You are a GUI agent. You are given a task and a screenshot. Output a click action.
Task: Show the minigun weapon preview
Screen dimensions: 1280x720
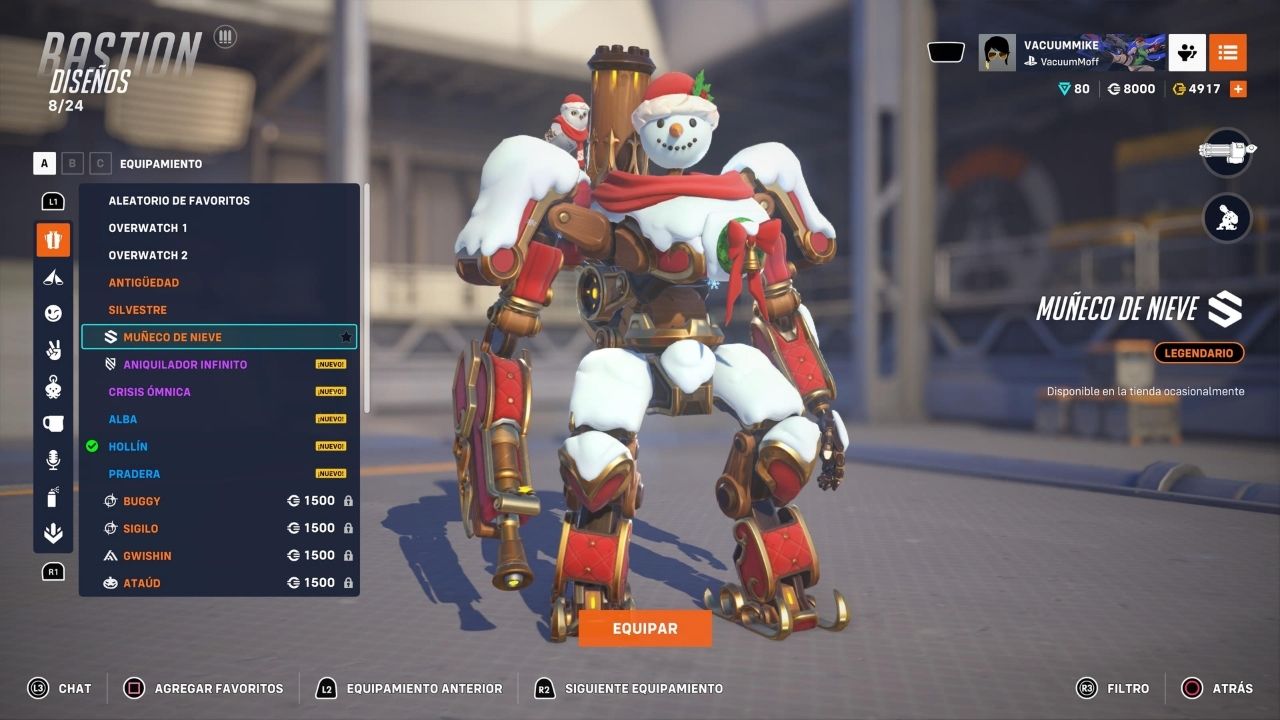click(x=1227, y=153)
